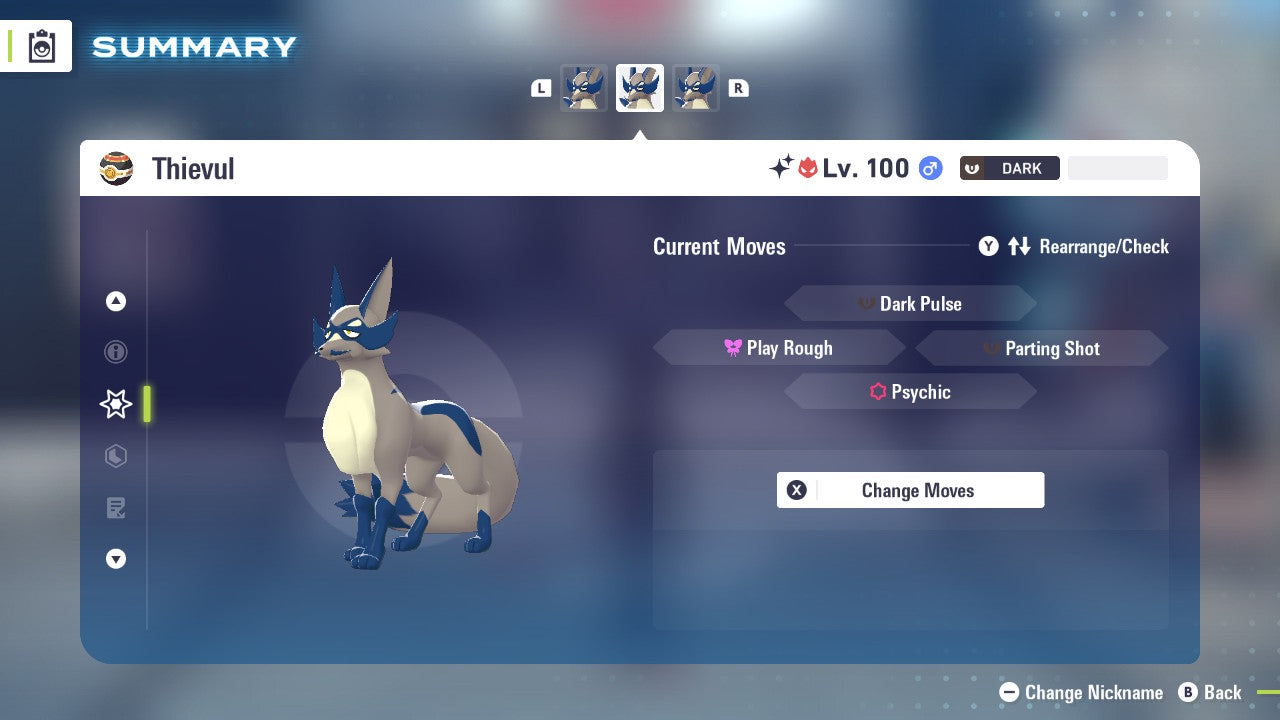Open the stats page via hexagon sidebar icon
This screenshot has width=1280, height=720.
point(115,456)
